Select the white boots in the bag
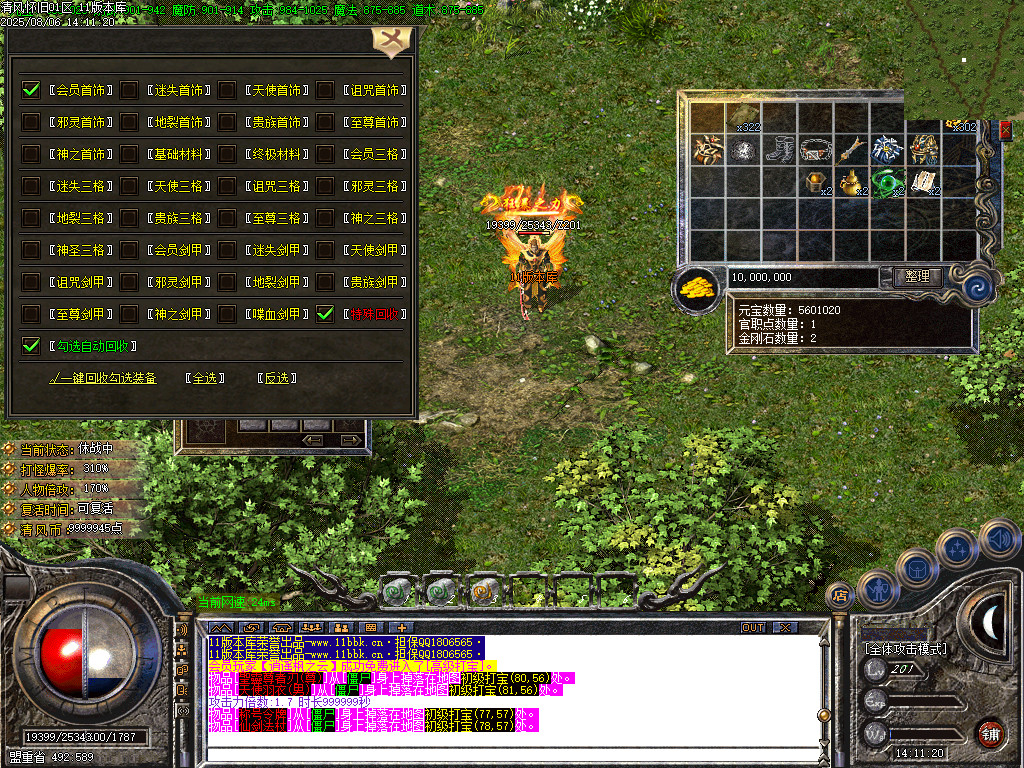The height and width of the screenshot is (768, 1024). (779, 150)
